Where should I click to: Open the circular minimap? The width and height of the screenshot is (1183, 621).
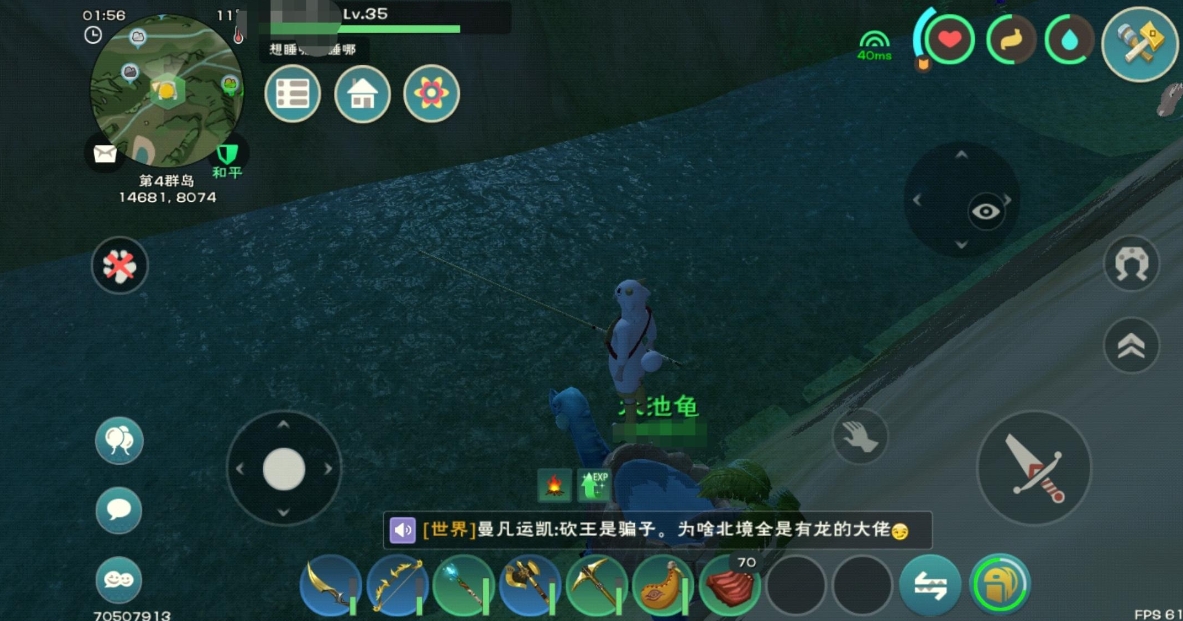point(165,92)
